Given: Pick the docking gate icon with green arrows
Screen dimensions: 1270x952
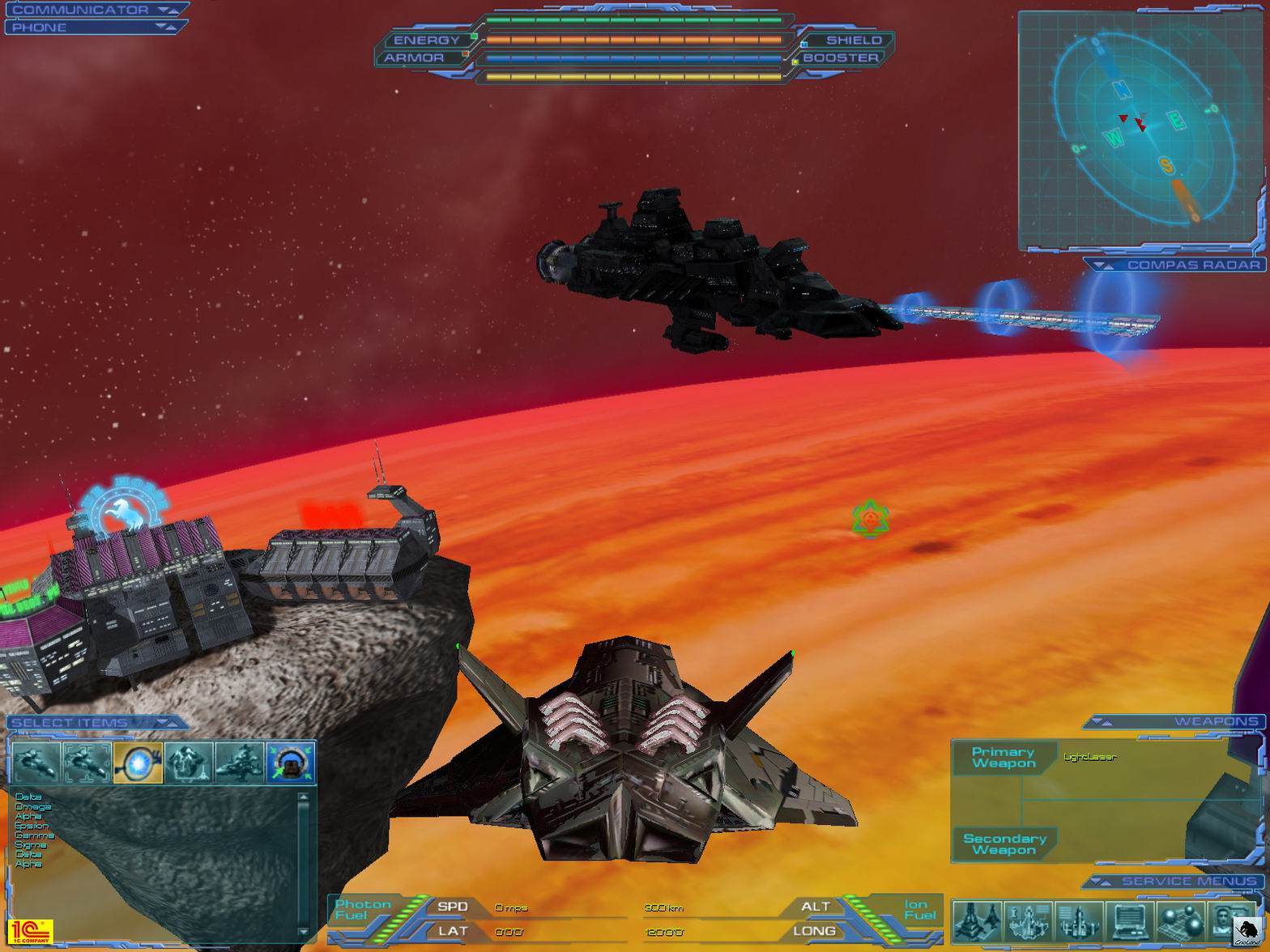Looking at the screenshot, I should [x=290, y=763].
